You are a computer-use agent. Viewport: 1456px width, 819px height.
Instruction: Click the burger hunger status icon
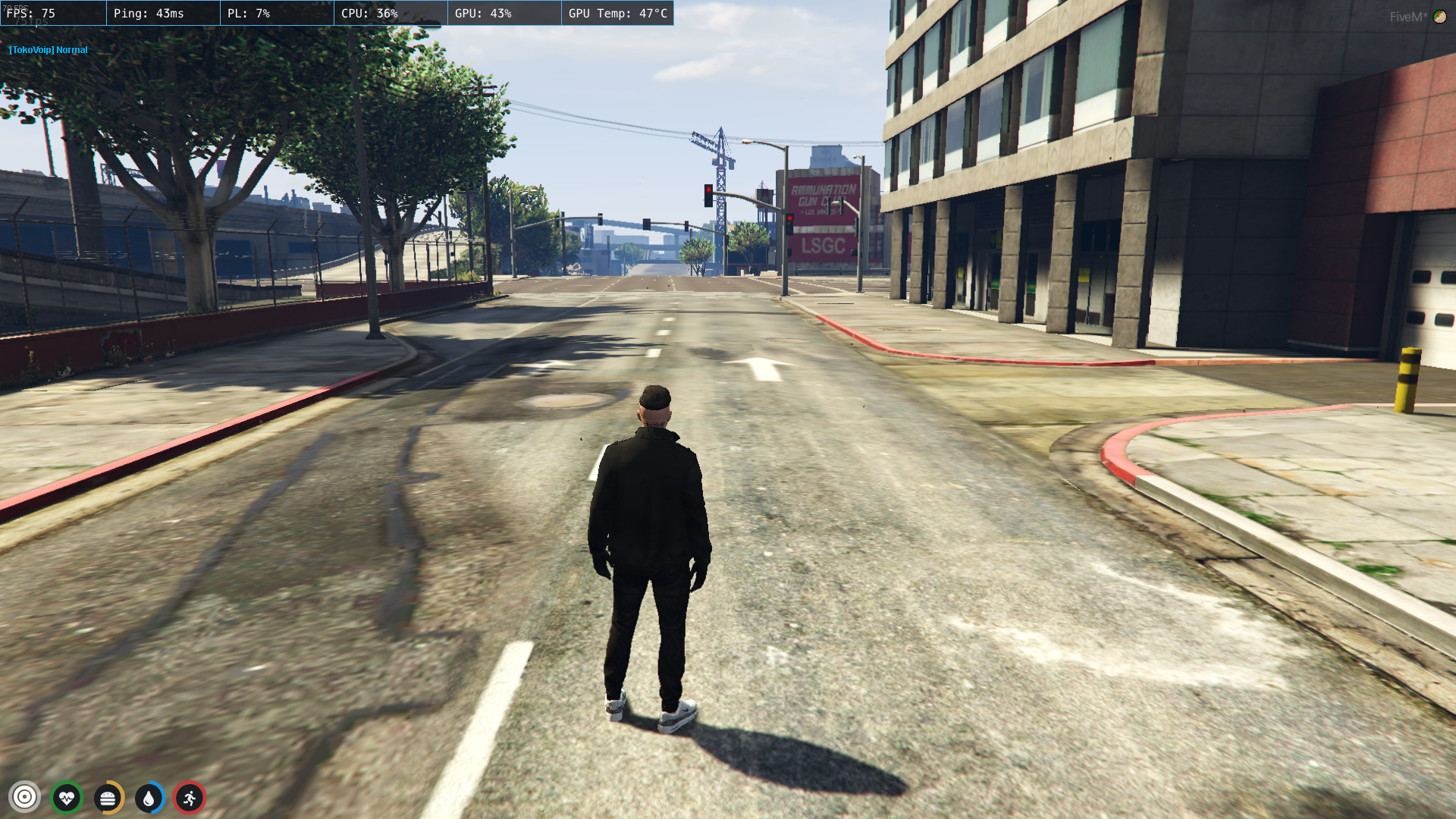pyautogui.click(x=108, y=798)
